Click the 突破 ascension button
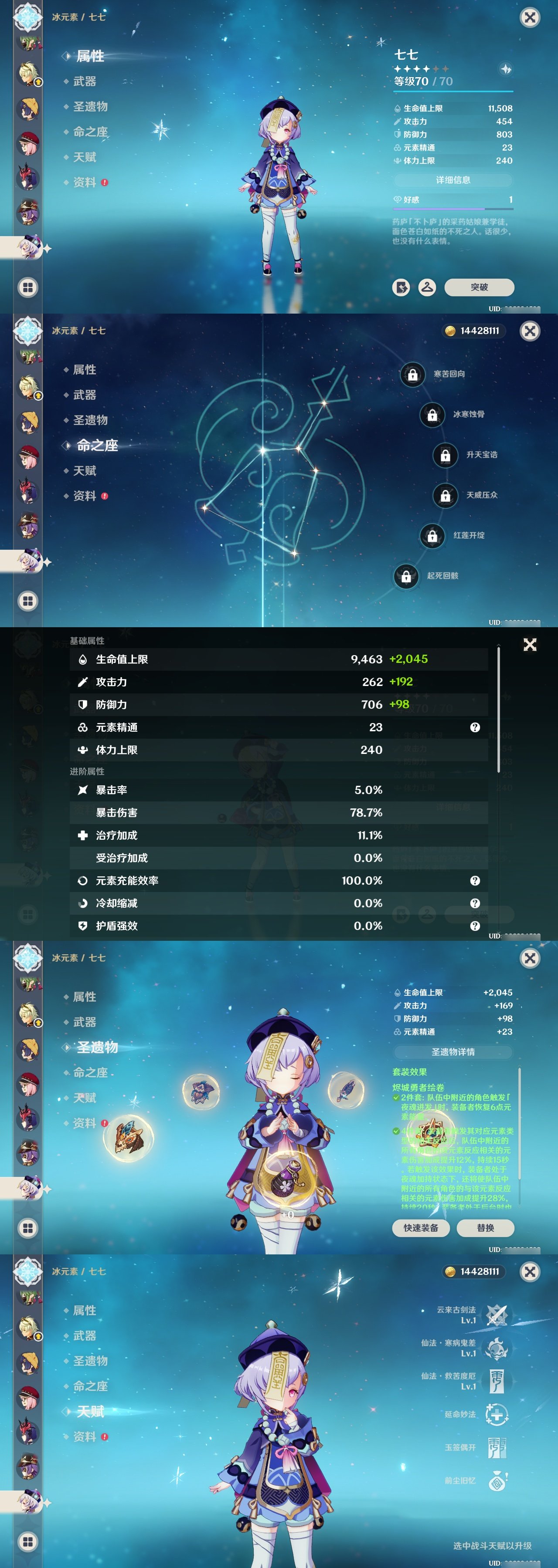This screenshot has width=558, height=1568. click(481, 288)
